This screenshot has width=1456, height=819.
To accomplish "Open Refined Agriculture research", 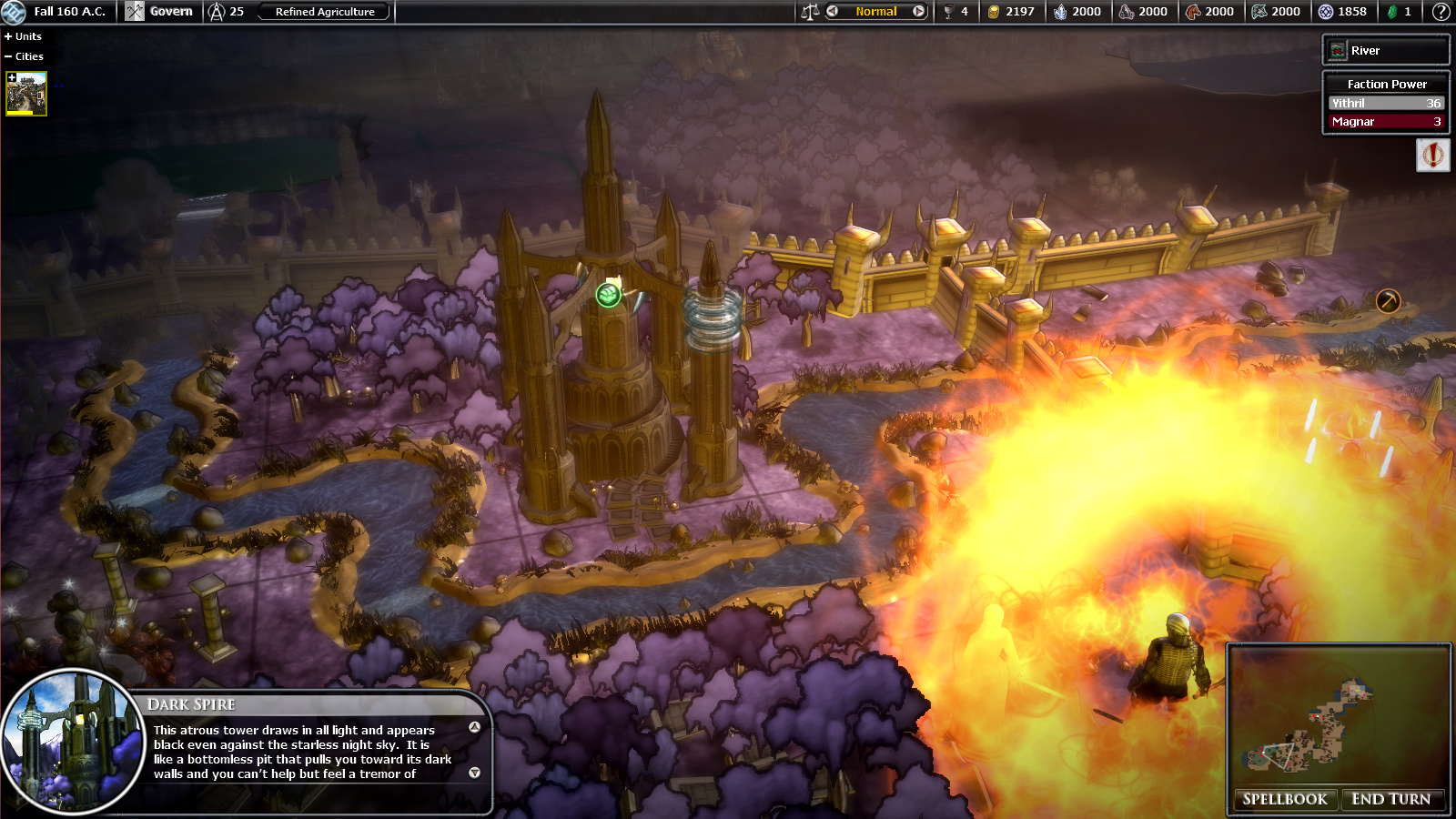I will 324,12.
